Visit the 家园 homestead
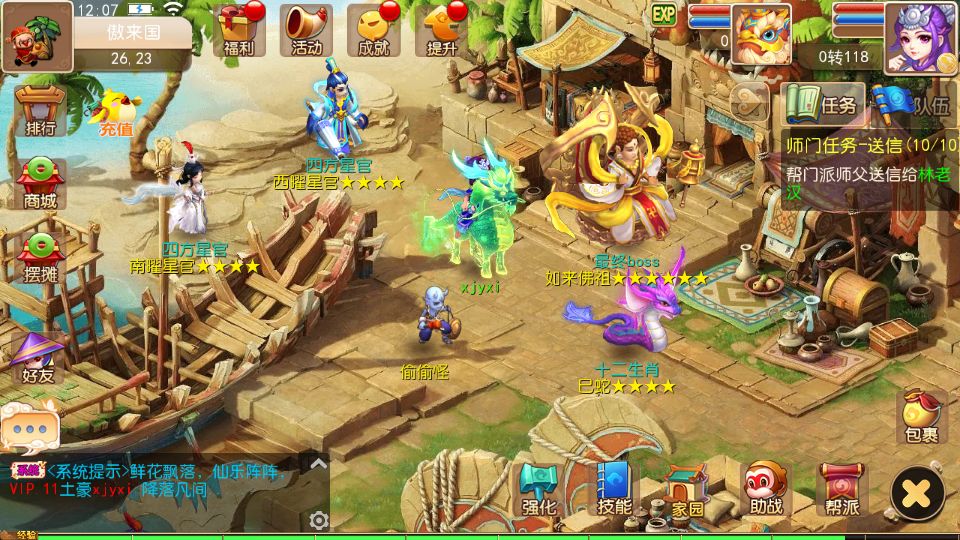 pos(686,491)
